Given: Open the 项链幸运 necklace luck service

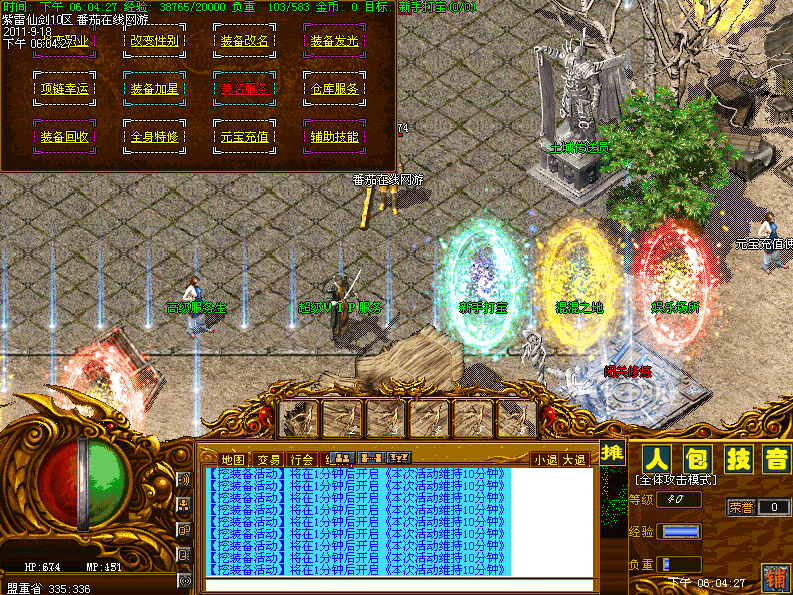Looking at the screenshot, I should click(x=65, y=89).
